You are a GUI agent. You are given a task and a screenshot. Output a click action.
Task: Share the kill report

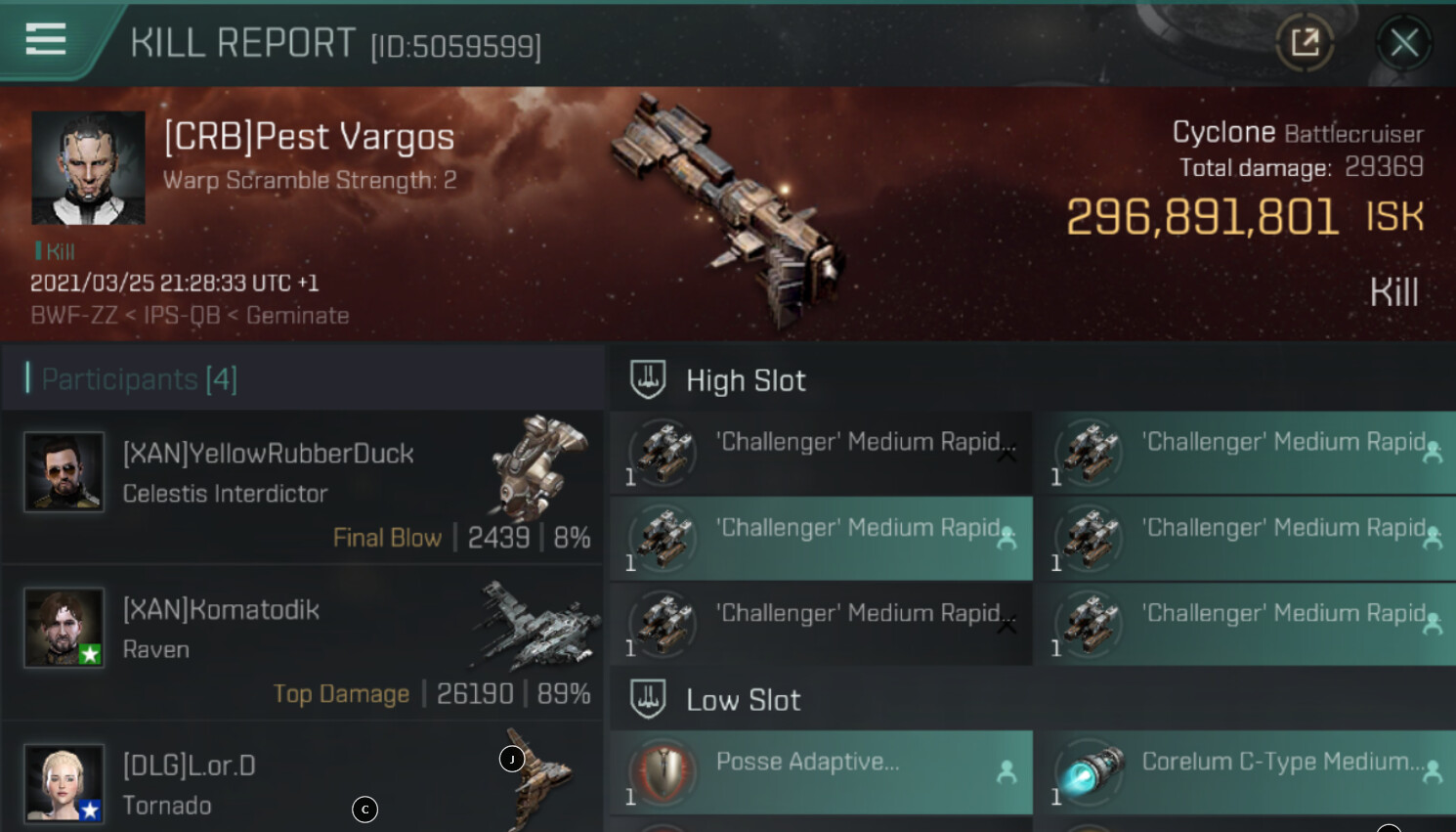coord(1305,43)
